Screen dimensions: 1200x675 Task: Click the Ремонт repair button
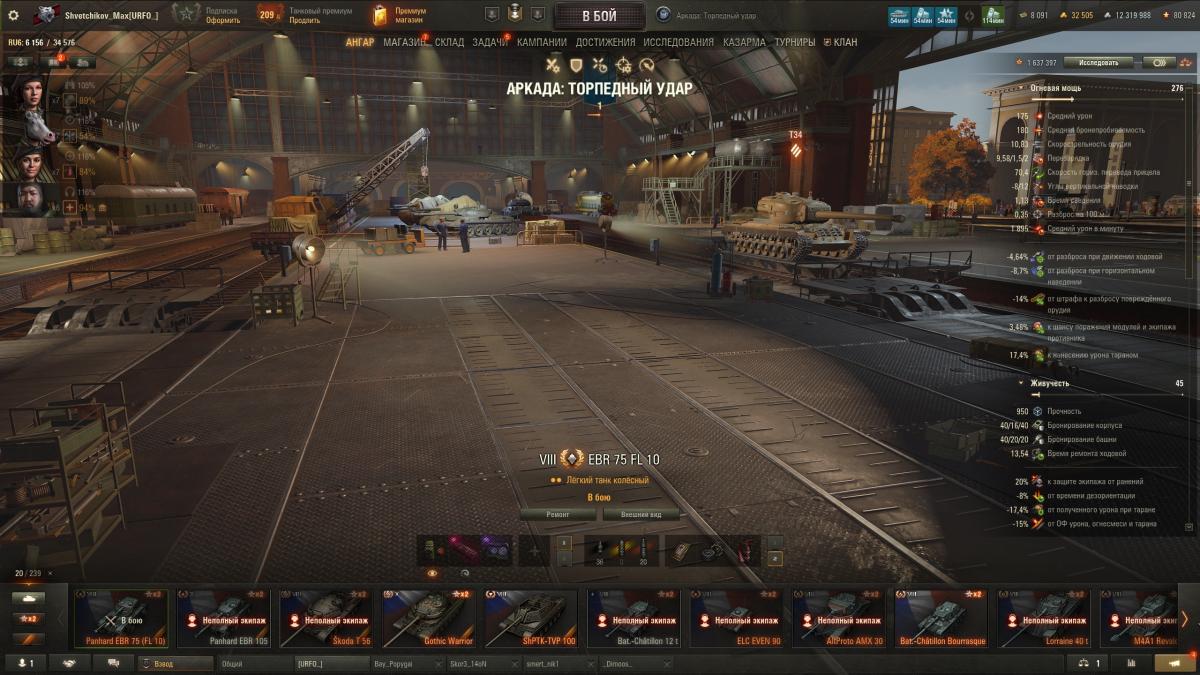pyautogui.click(x=558, y=514)
